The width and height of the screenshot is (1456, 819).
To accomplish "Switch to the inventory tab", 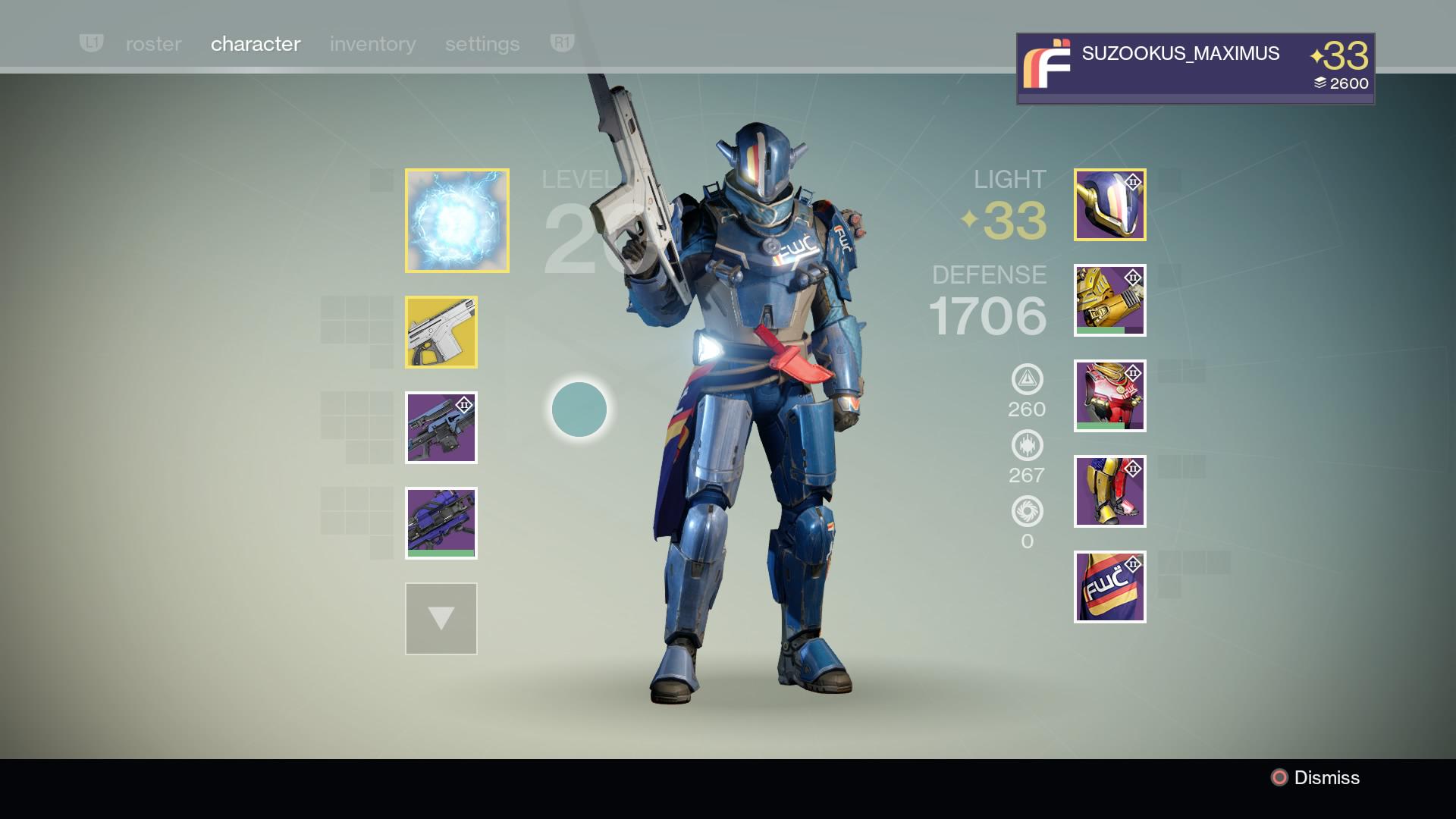I will click(372, 43).
